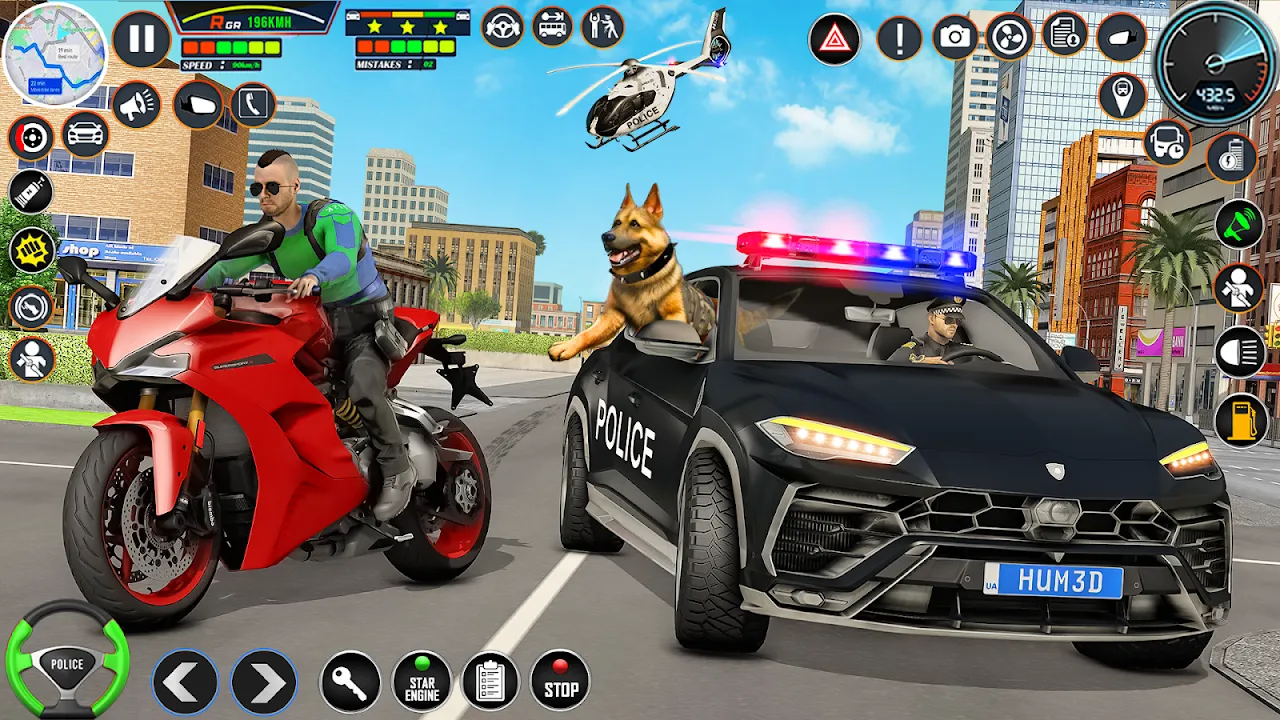Open the clipboard checklist
This screenshot has height=720, width=1280.
(x=490, y=681)
